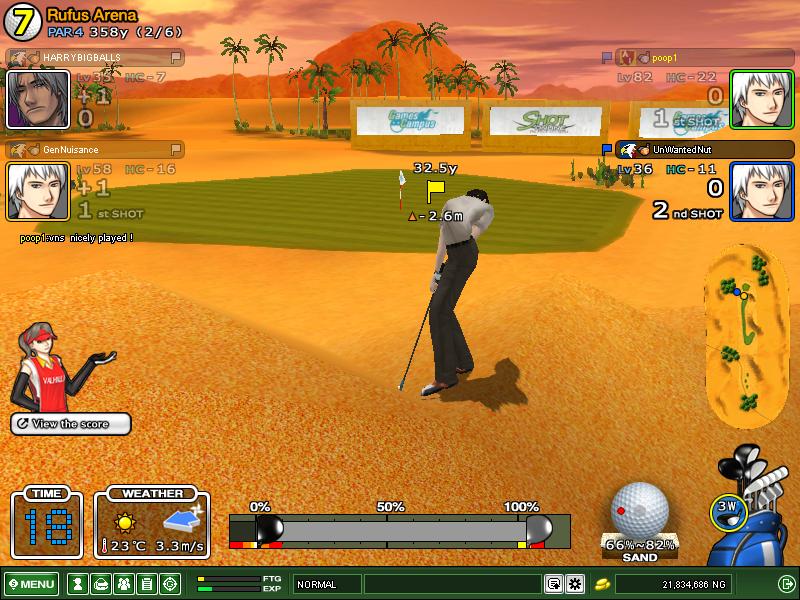
Task: Select UnWantedNut player portrait
Action: click(x=762, y=191)
